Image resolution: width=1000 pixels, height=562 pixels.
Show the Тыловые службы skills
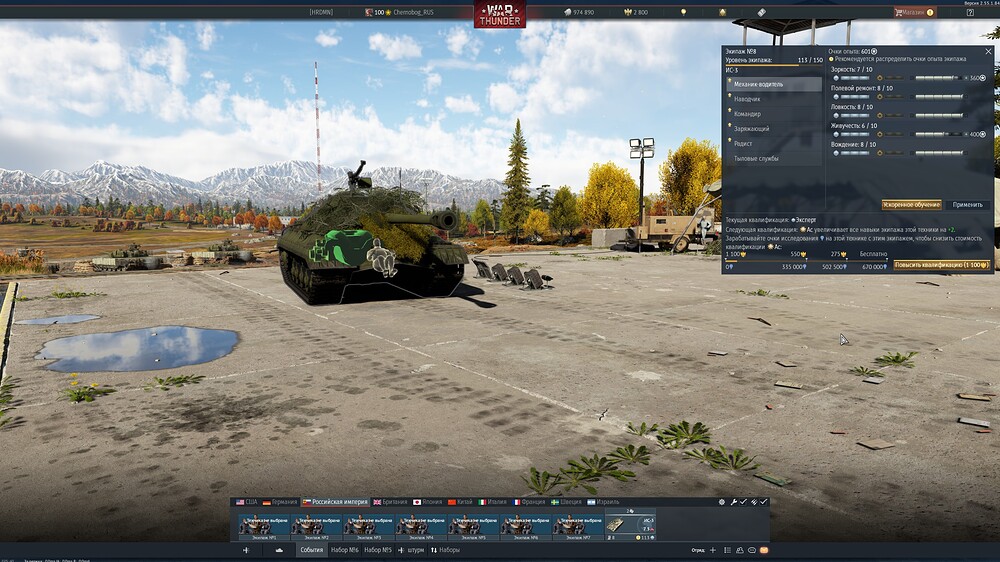point(774,158)
